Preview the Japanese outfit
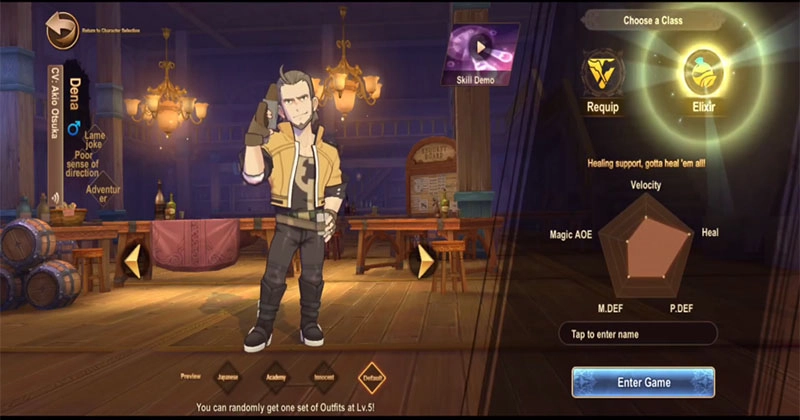 229,377
